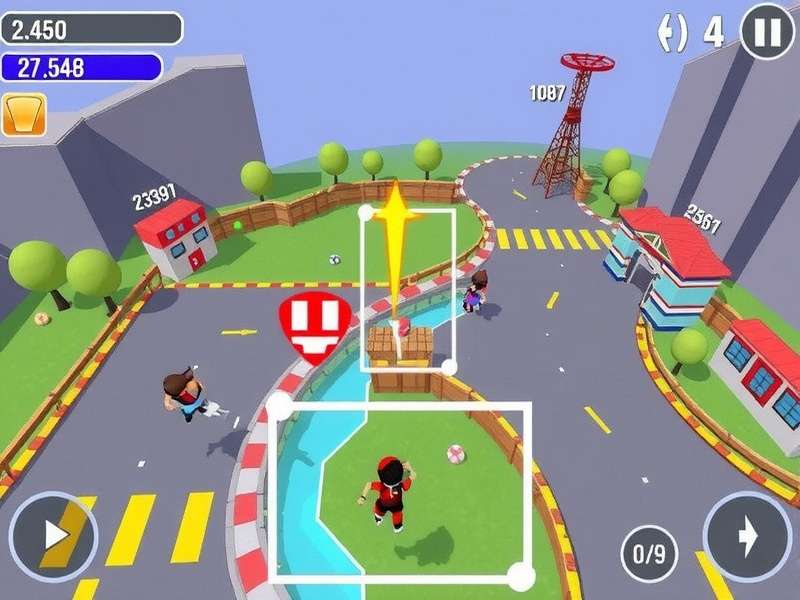Activate the lightning bolt dash button
This screenshot has height=600, width=800.
[746, 537]
